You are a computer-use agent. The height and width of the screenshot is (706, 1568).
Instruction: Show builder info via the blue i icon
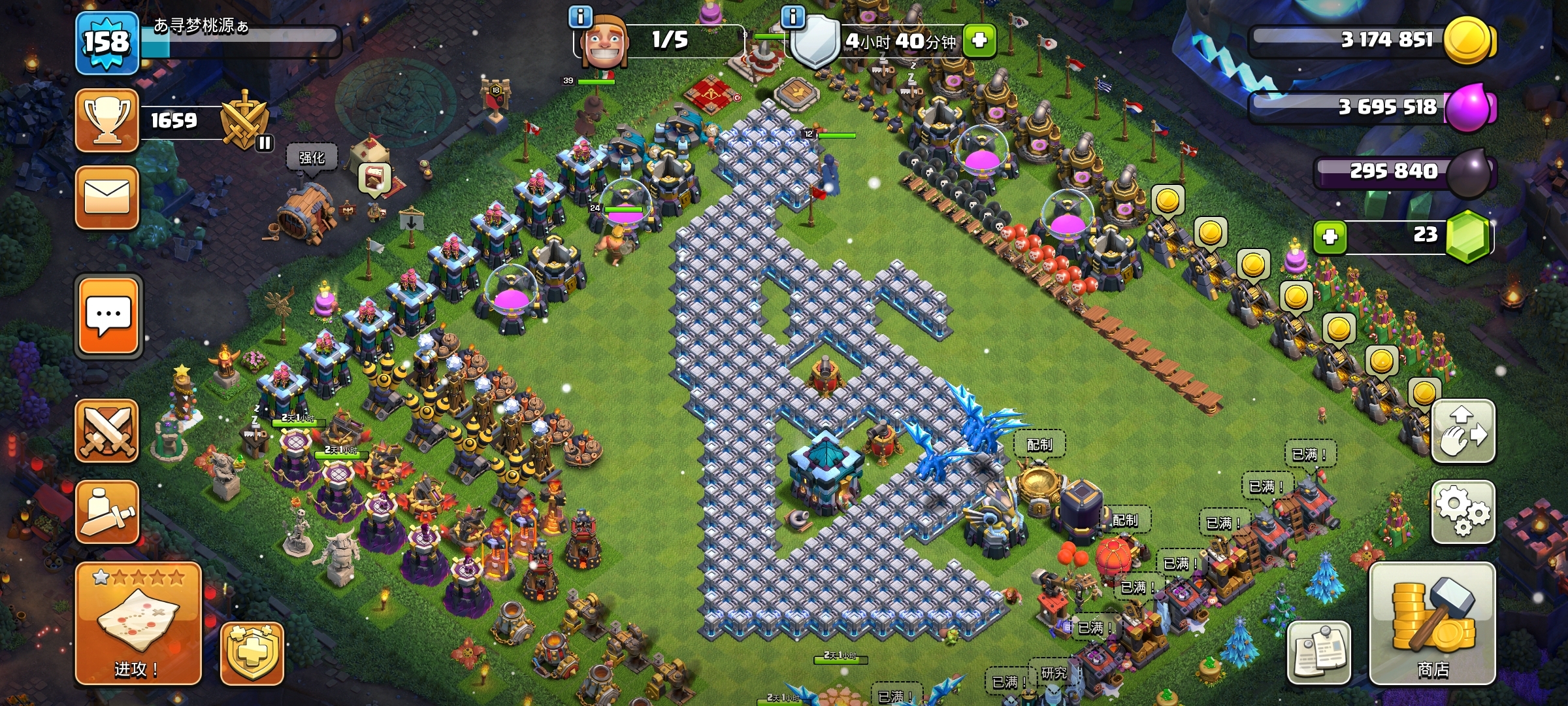point(580,16)
